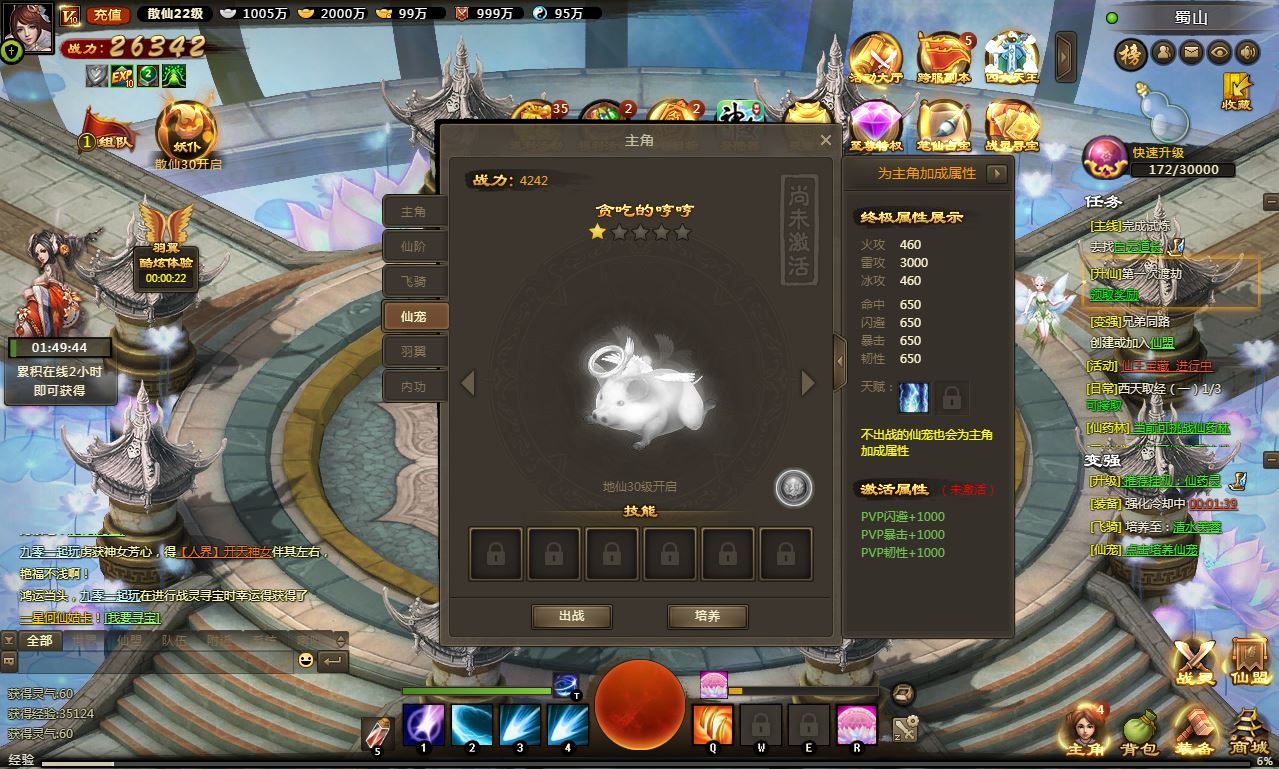Open the 内功 tab
The width and height of the screenshot is (1279, 769).
pyautogui.click(x=414, y=386)
